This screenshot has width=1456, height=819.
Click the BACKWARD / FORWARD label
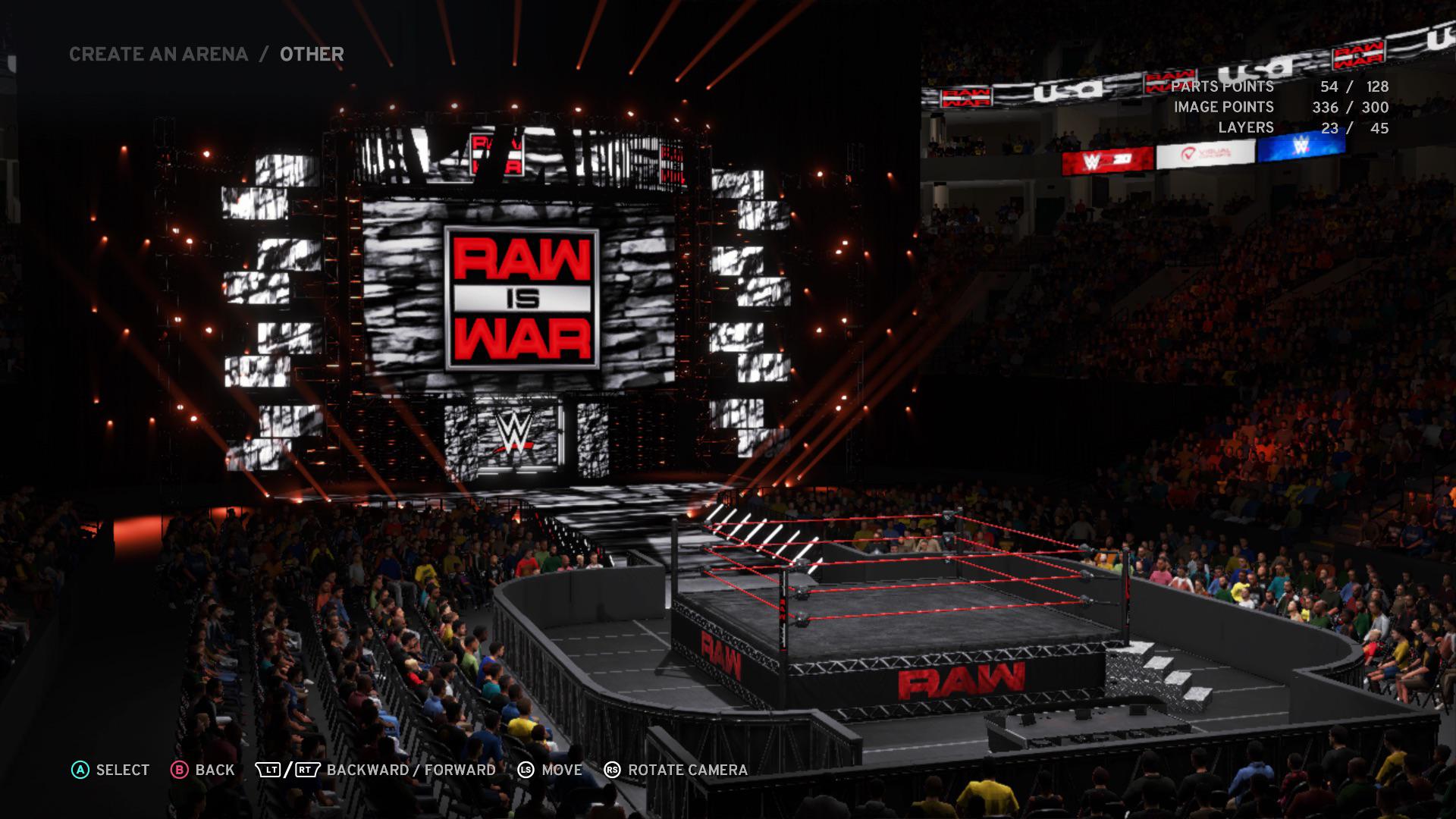click(x=409, y=769)
